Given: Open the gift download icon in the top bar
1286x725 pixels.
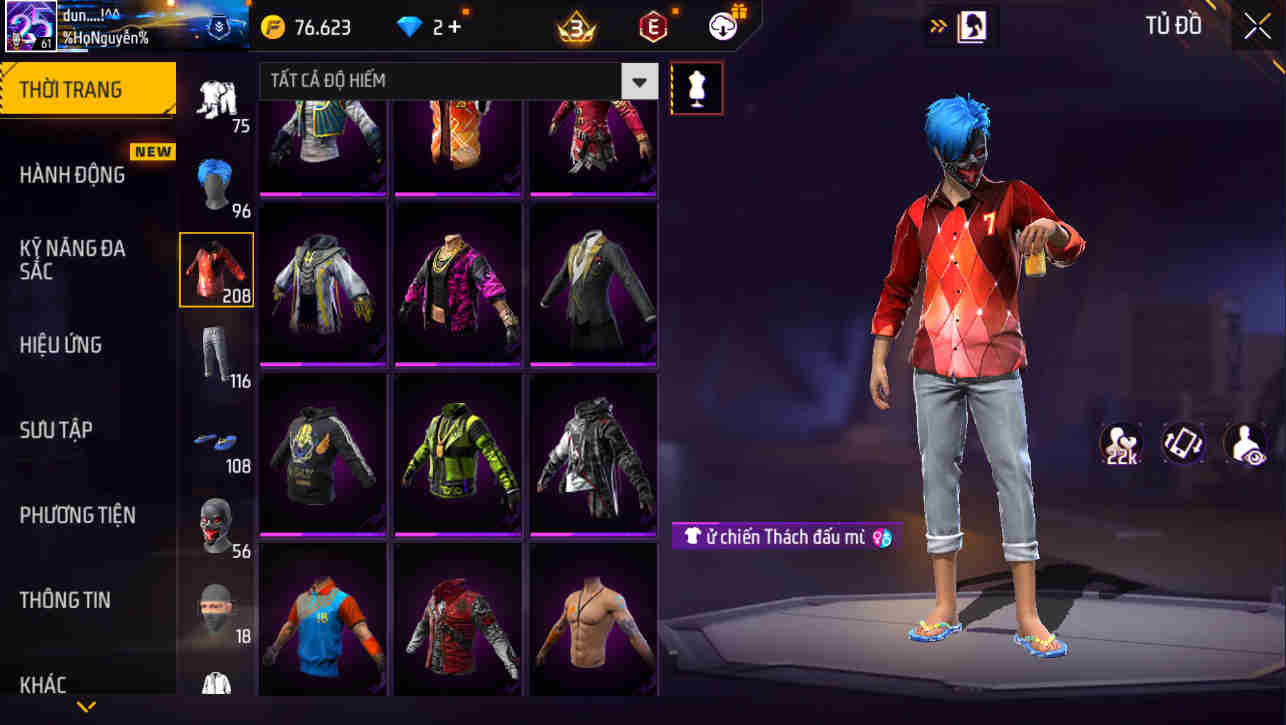Looking at the screenshot, I should click(722, 27).
